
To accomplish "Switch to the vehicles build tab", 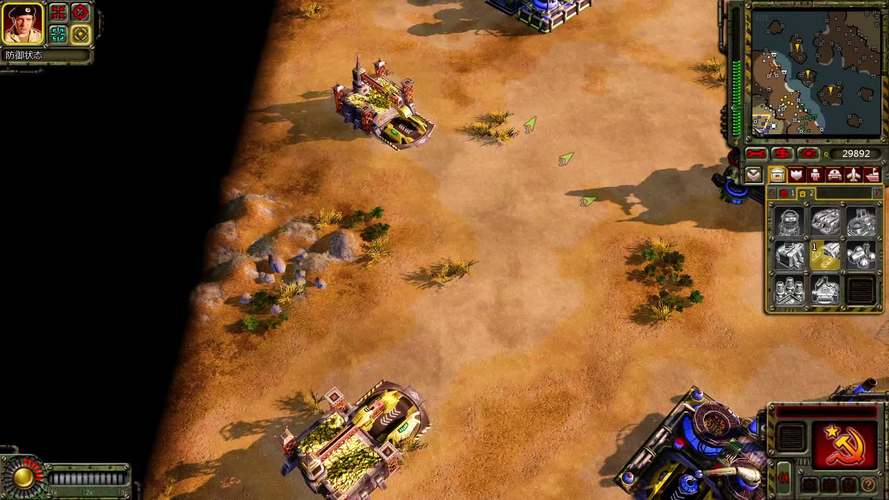I will pos(834,174).
